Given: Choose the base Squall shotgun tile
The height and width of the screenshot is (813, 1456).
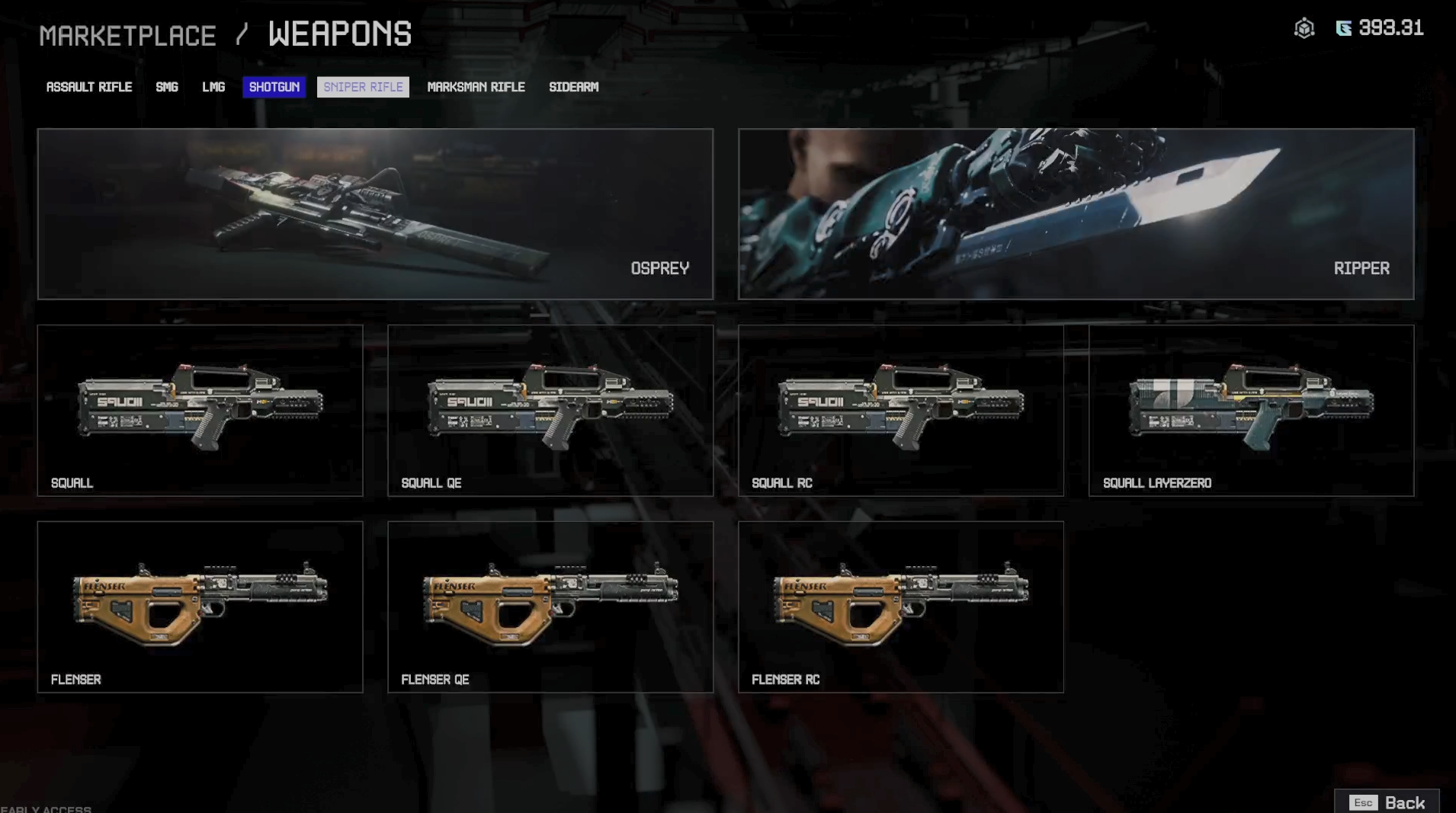Looking at the screenshot, I should 200,410.
